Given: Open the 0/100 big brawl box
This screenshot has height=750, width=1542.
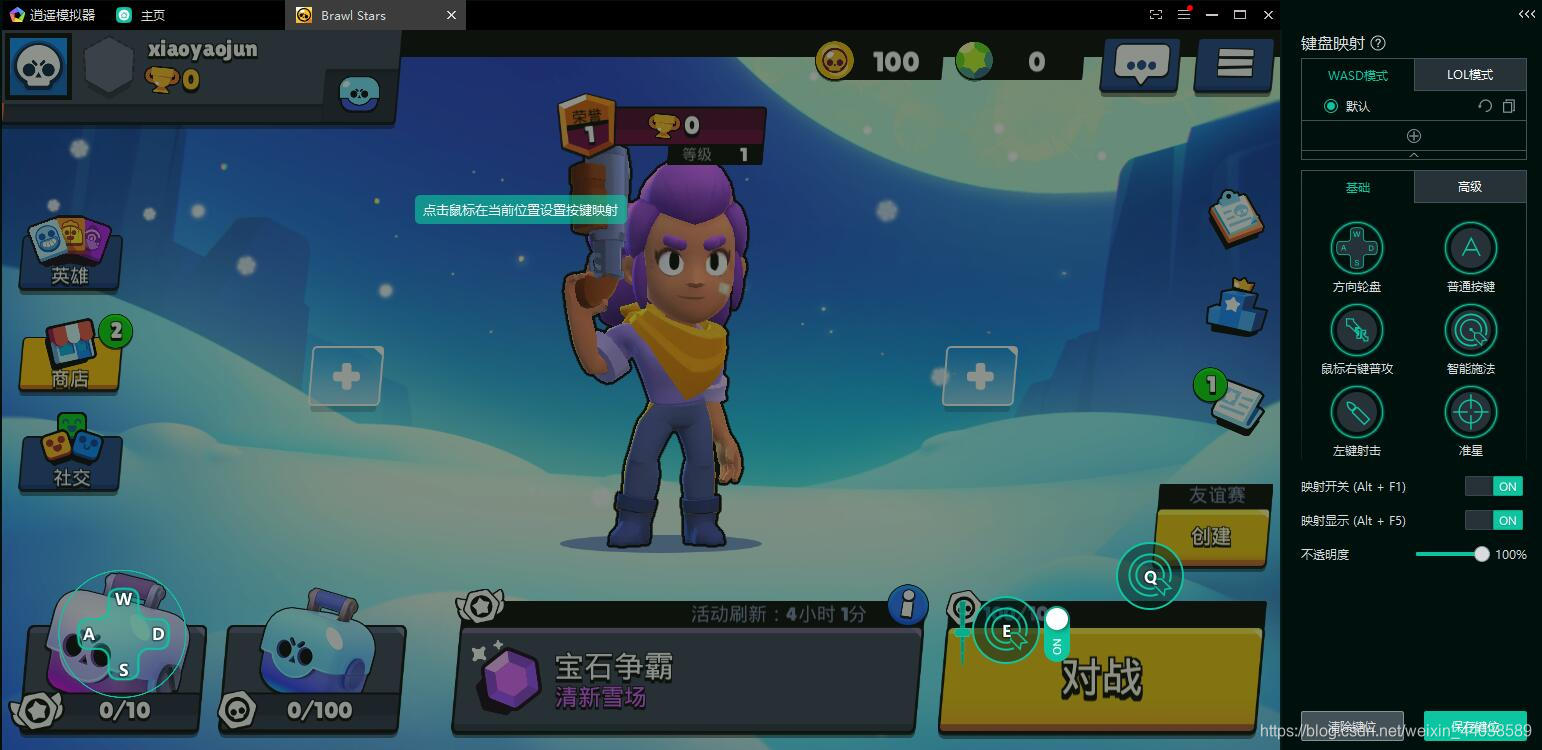Looking at the screenshot, I should click(314, 660).
